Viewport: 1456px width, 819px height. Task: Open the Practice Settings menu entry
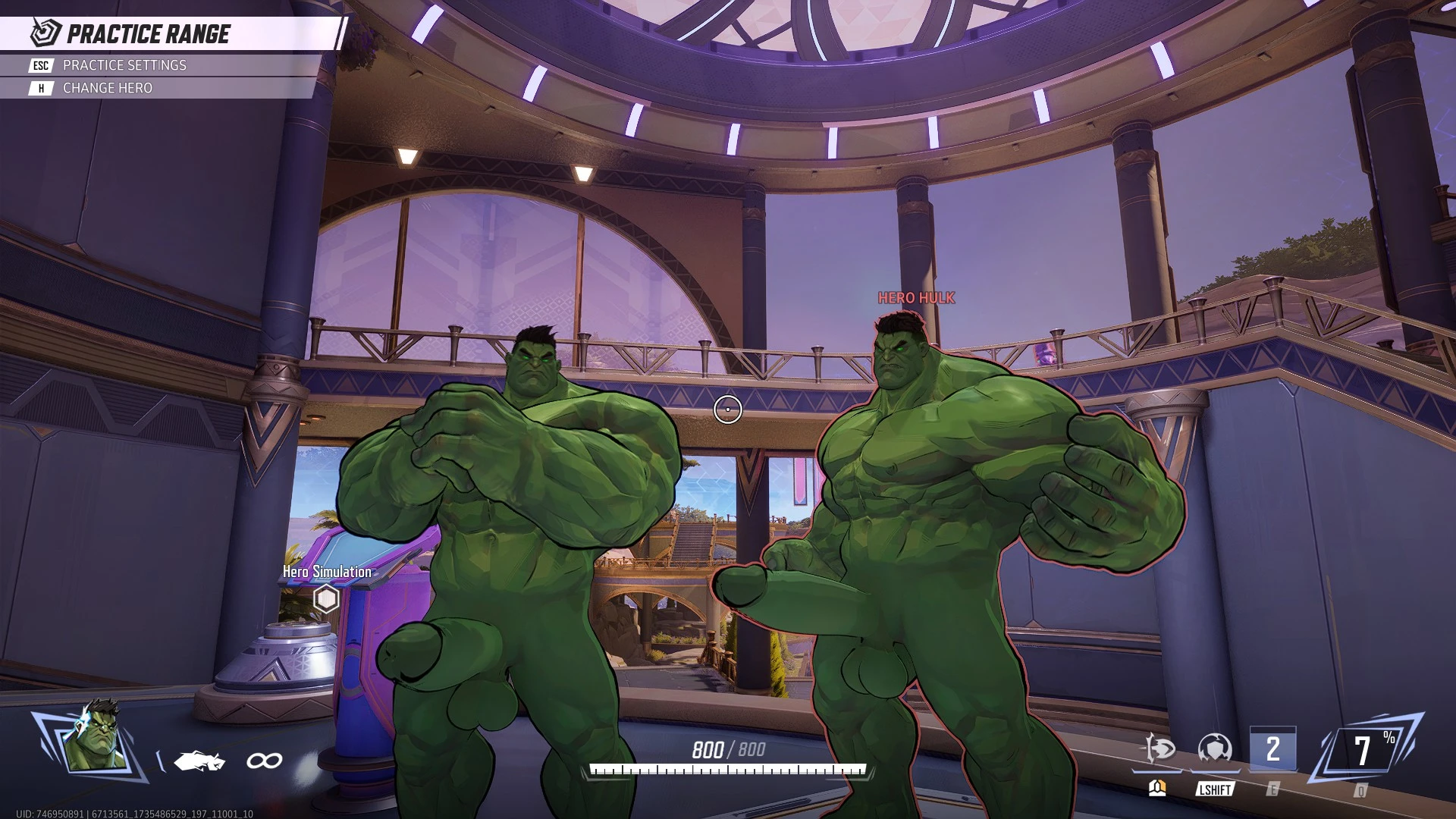point(124,65)
